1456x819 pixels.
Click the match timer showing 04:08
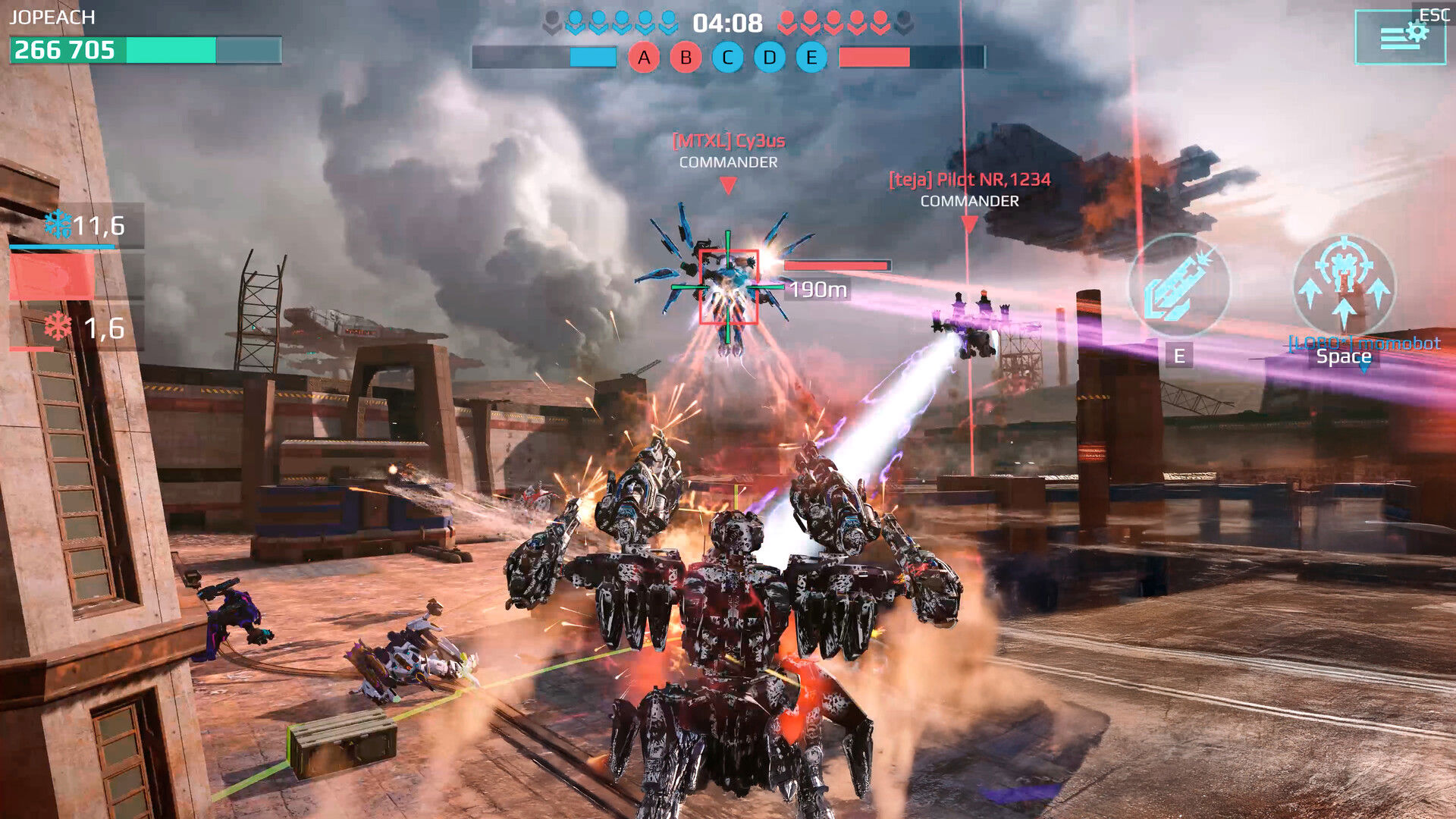[x=726, y=24]
